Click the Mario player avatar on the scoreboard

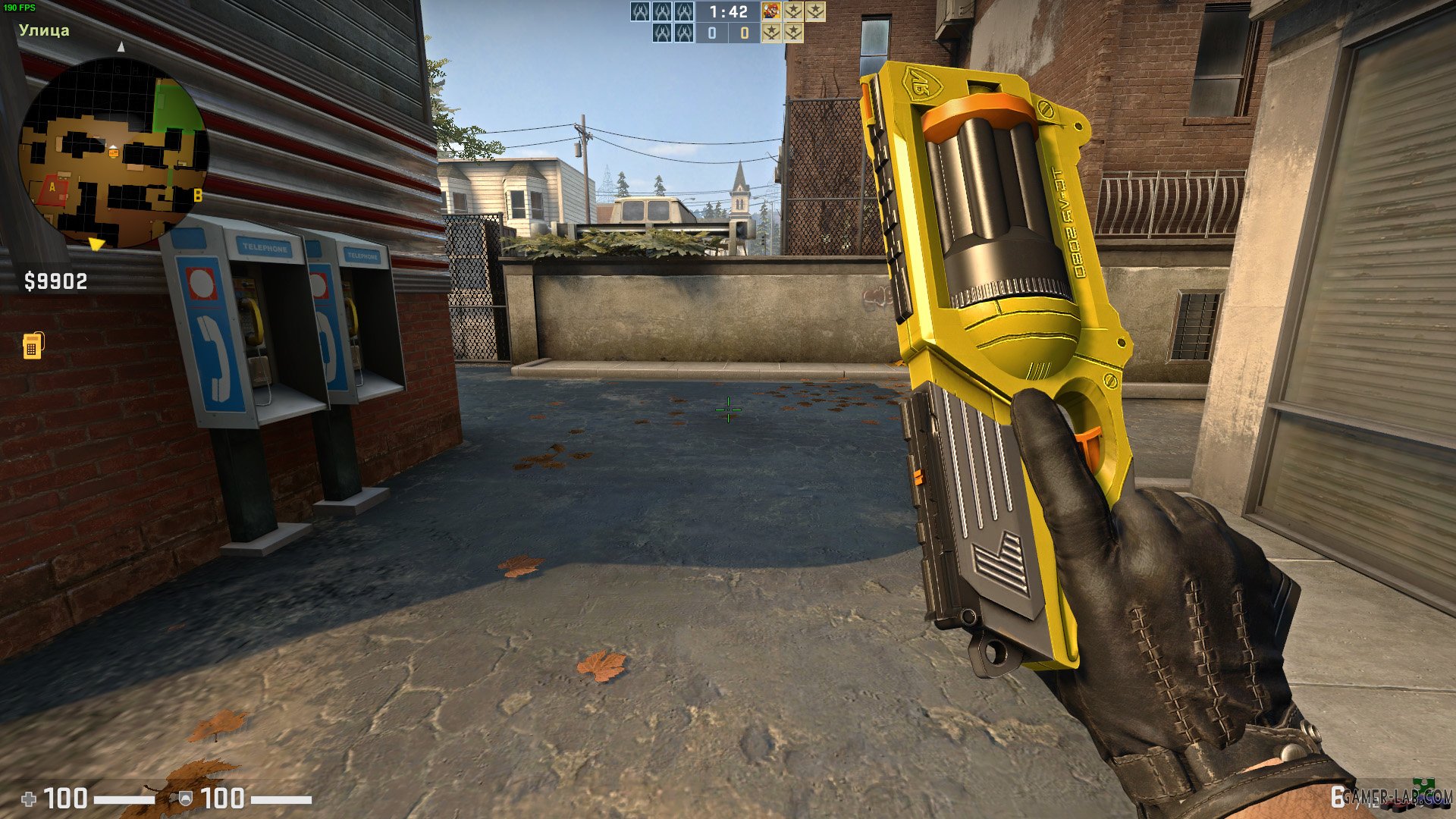point(770,11)
